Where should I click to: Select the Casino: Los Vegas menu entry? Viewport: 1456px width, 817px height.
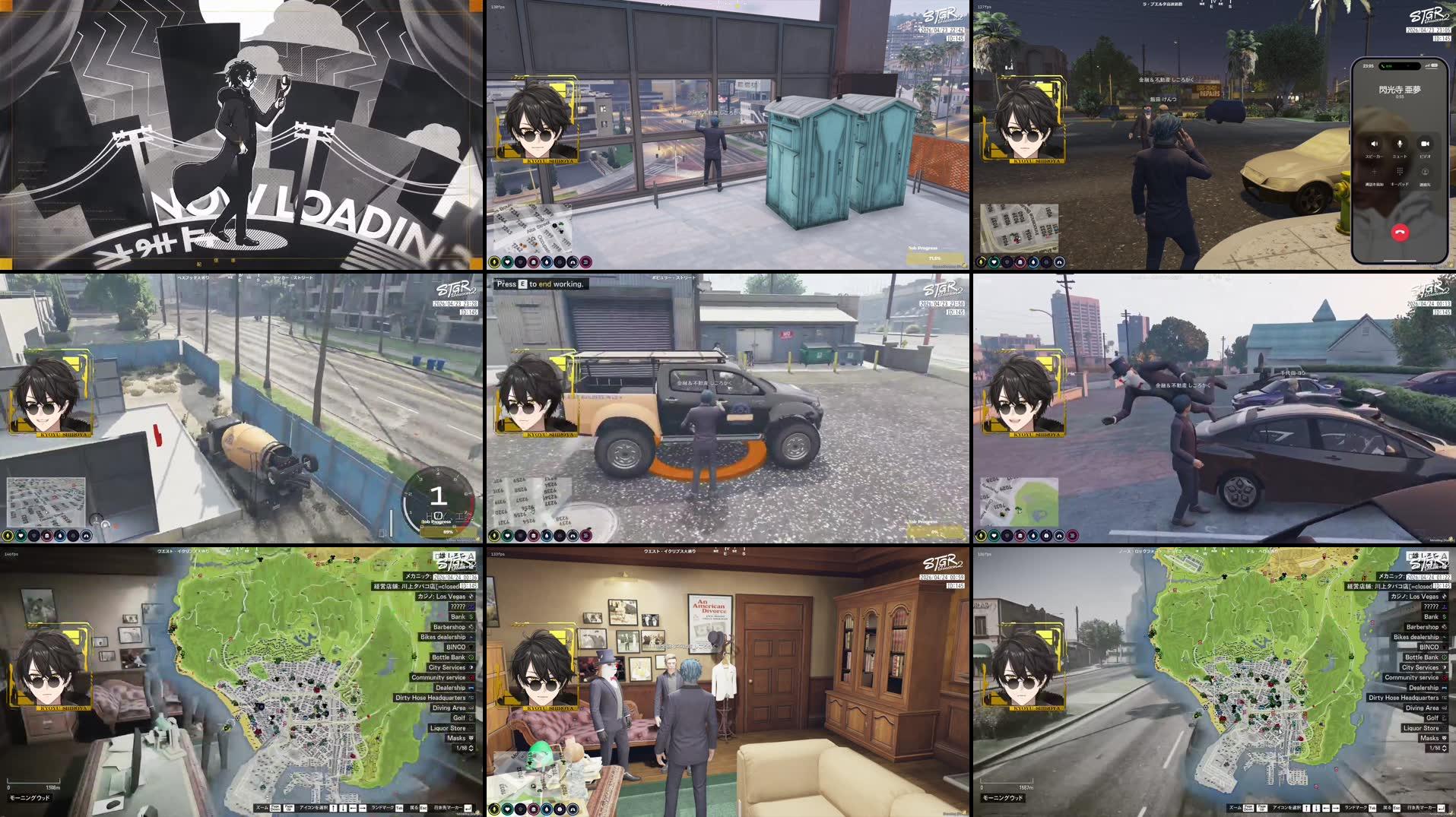1414,597
